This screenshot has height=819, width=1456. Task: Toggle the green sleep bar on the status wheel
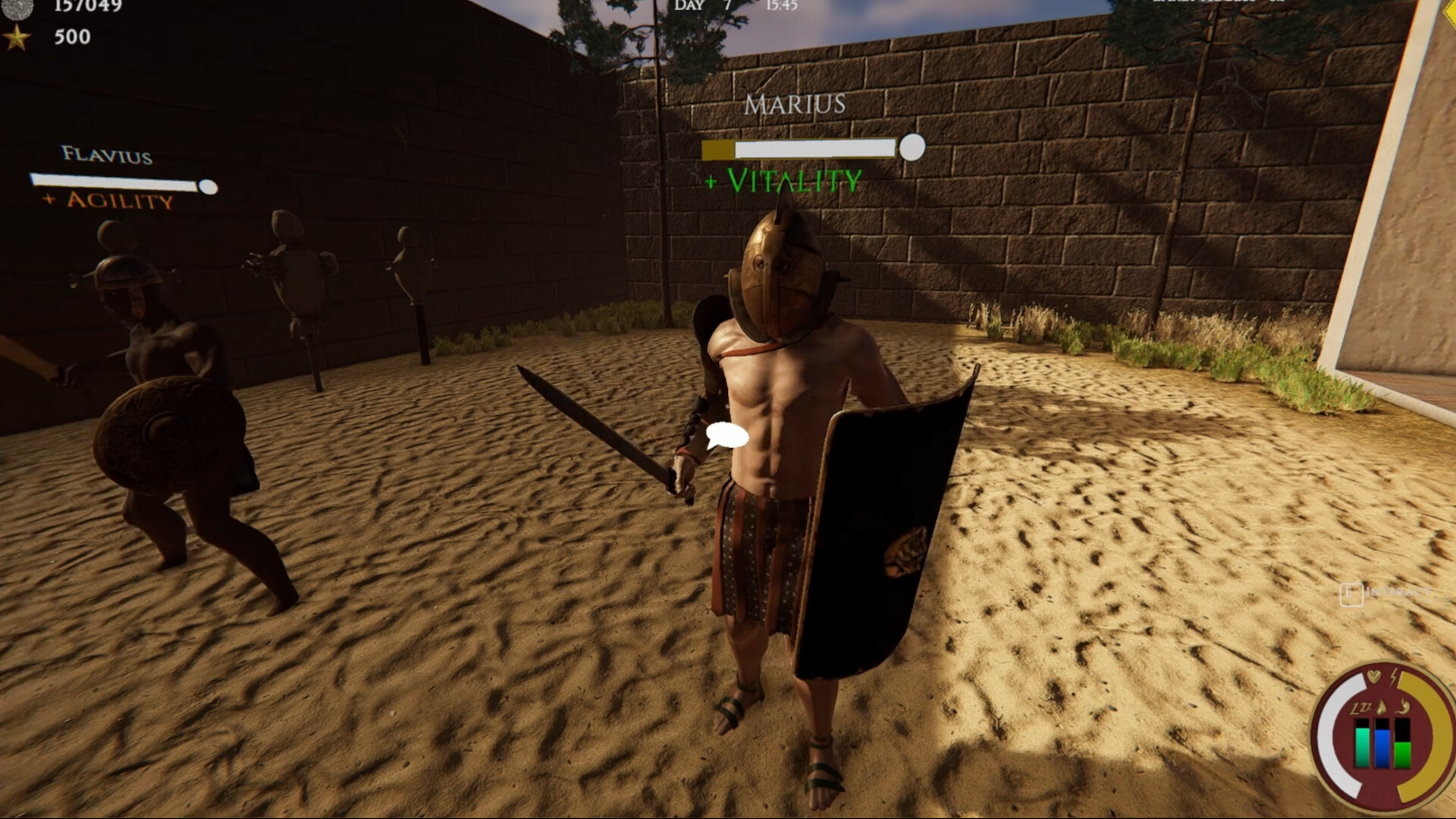(1362, 747)
